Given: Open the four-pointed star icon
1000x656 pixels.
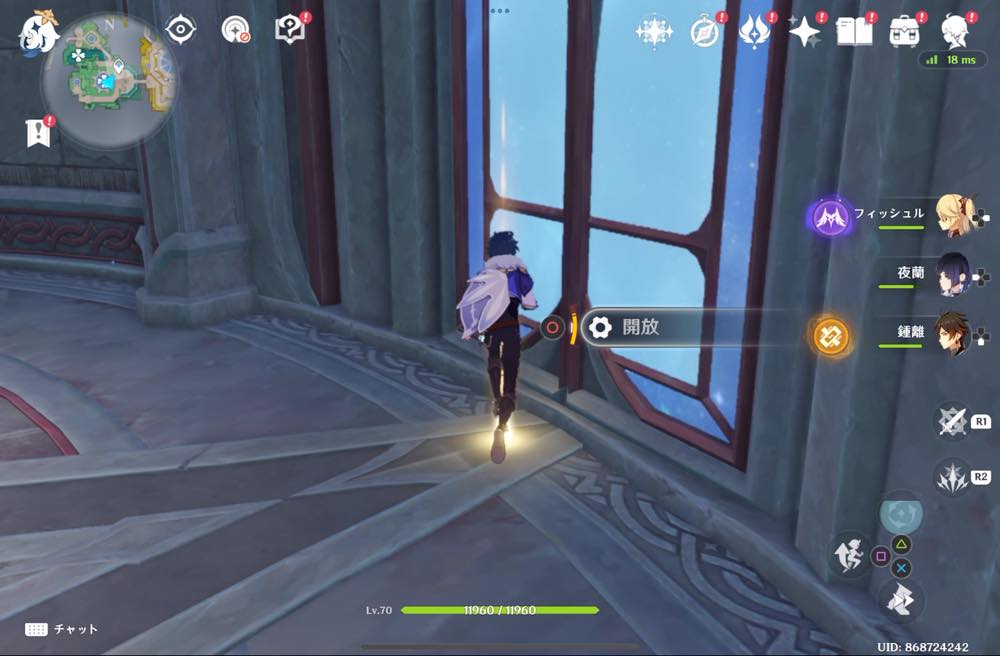Looking at the screenshot, I should [804, 32].
